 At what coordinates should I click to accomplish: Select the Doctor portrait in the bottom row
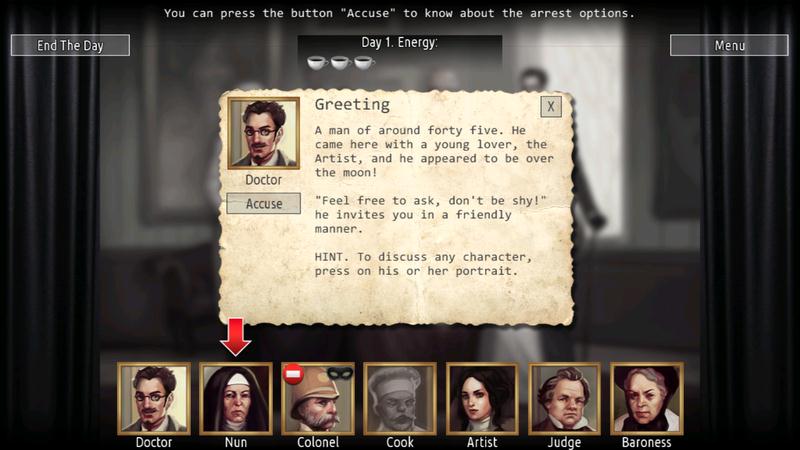tap(154, 398)
